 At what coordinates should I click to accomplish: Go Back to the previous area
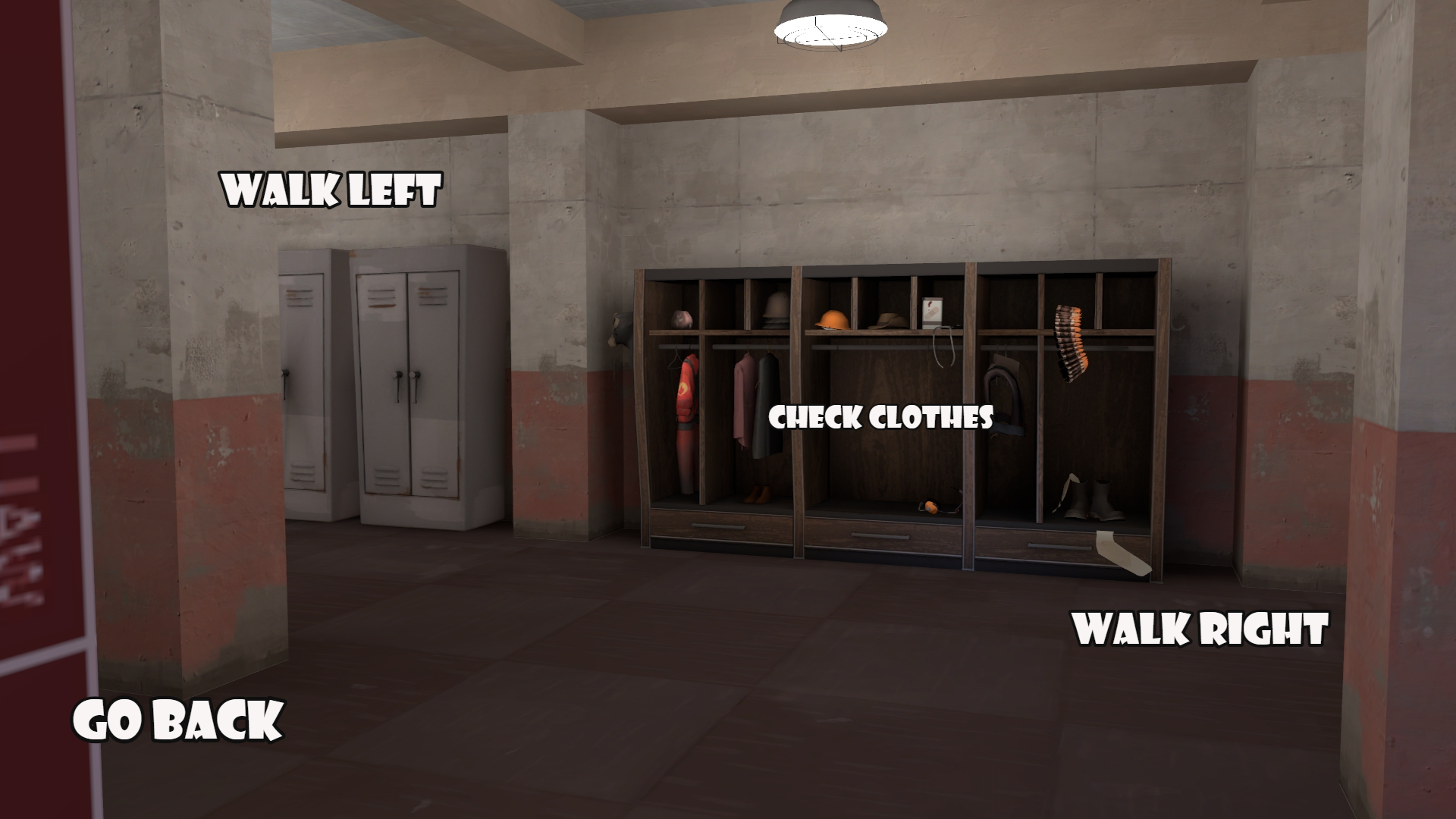click(178, 720)
